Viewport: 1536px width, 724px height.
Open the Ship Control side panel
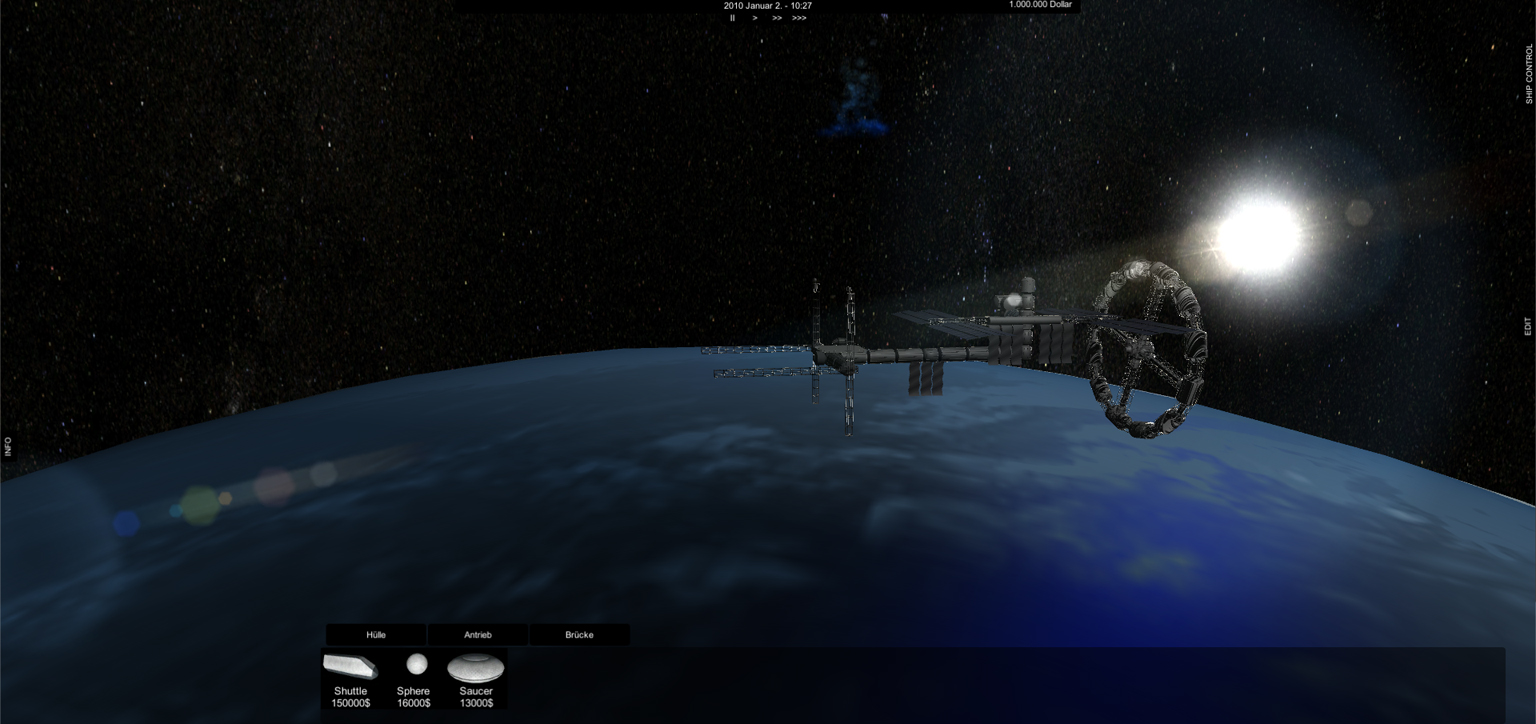click(1528, 74)
